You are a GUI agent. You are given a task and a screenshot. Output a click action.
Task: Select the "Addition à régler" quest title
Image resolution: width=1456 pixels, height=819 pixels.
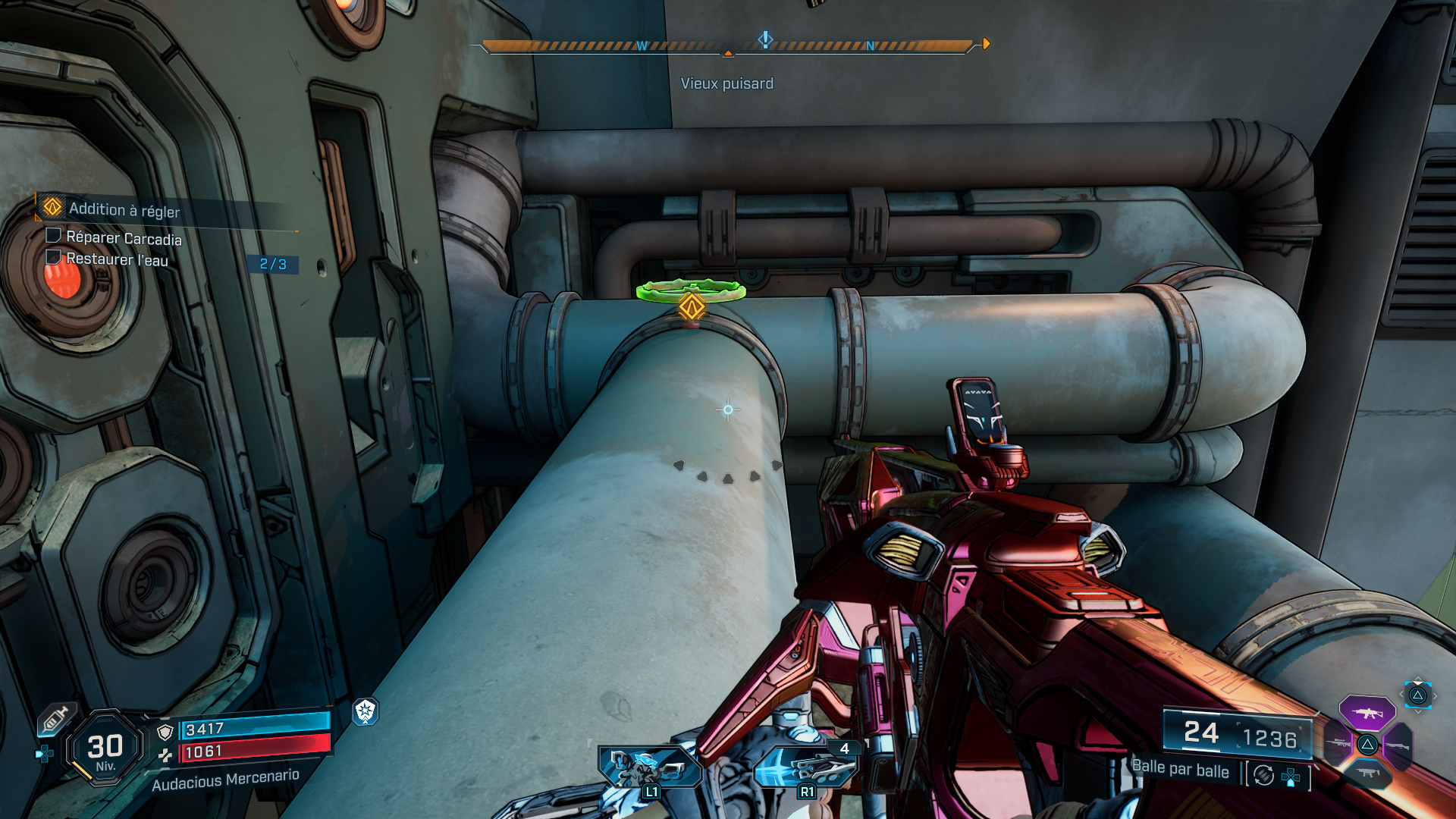[x=124, y=210]
